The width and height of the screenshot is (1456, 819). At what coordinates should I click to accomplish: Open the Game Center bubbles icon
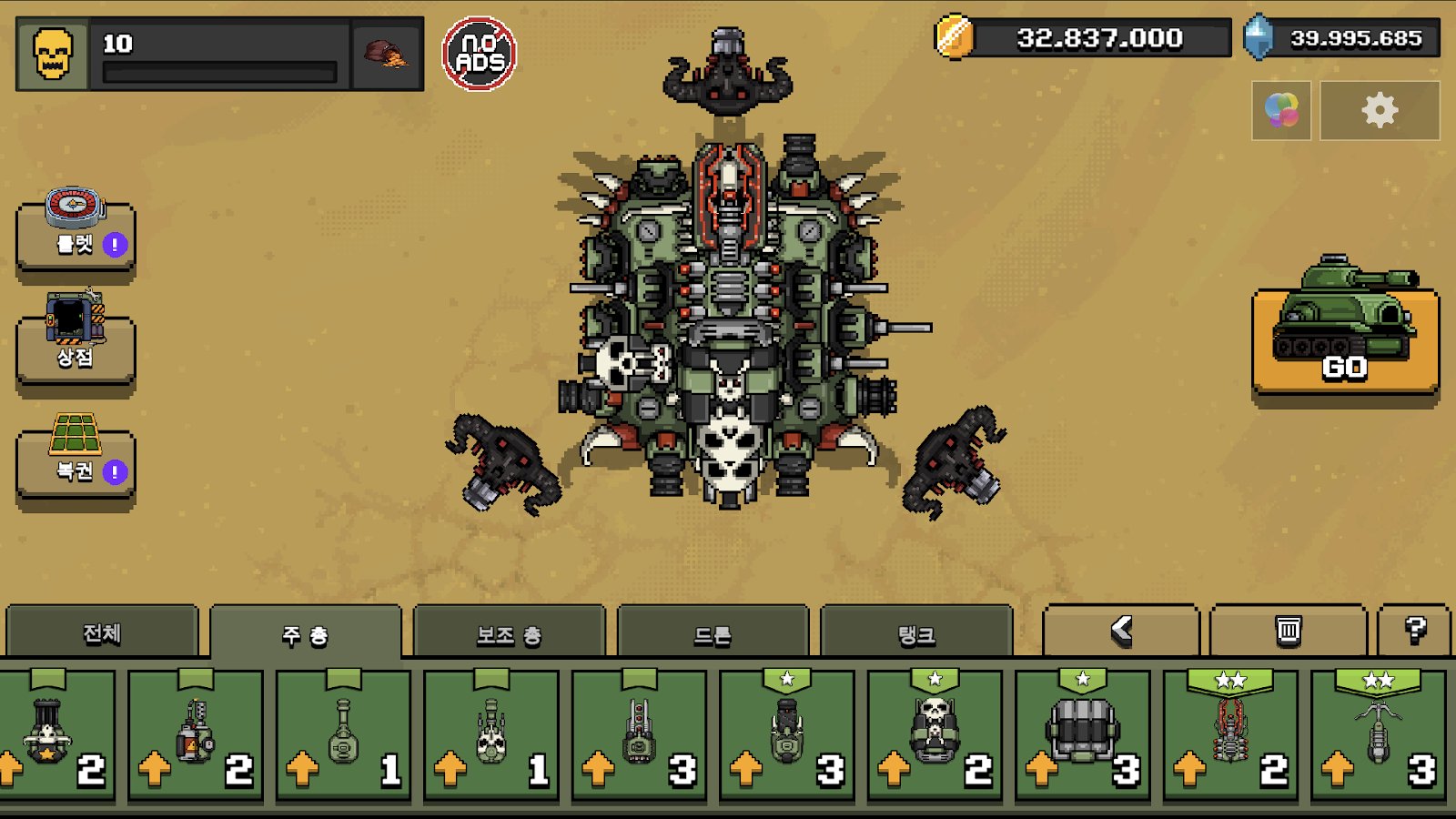pos(1281,110)
